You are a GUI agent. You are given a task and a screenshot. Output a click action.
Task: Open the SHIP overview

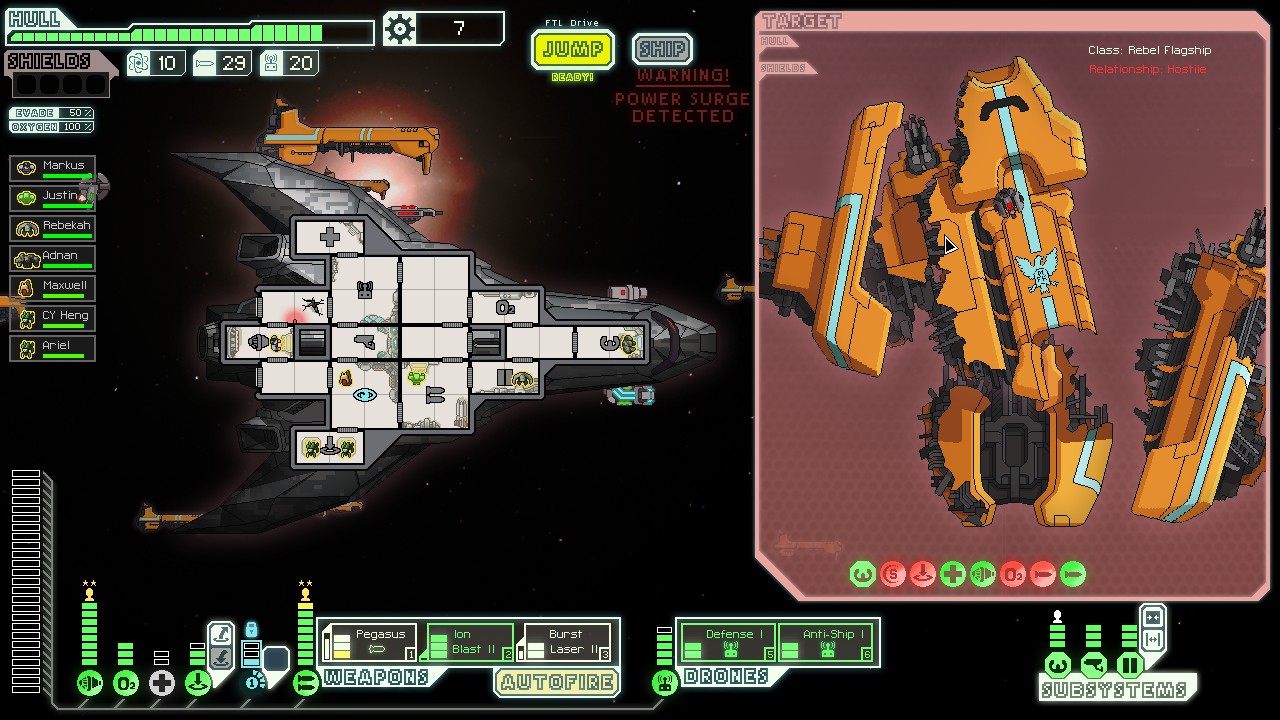(x=661, y=47)
